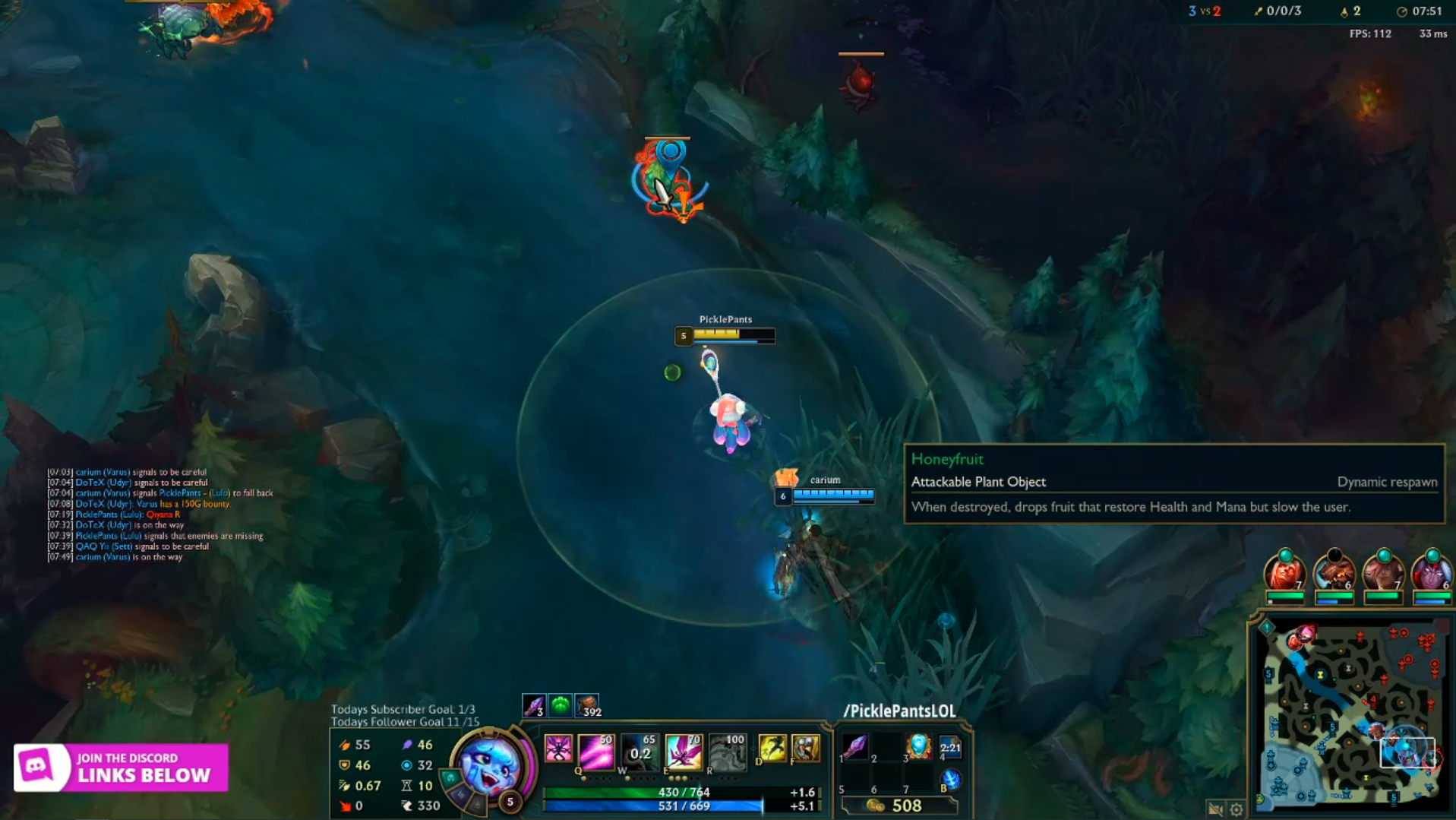Start the Recall ability
Screen dimensions: 1456x820
(950, 779)
